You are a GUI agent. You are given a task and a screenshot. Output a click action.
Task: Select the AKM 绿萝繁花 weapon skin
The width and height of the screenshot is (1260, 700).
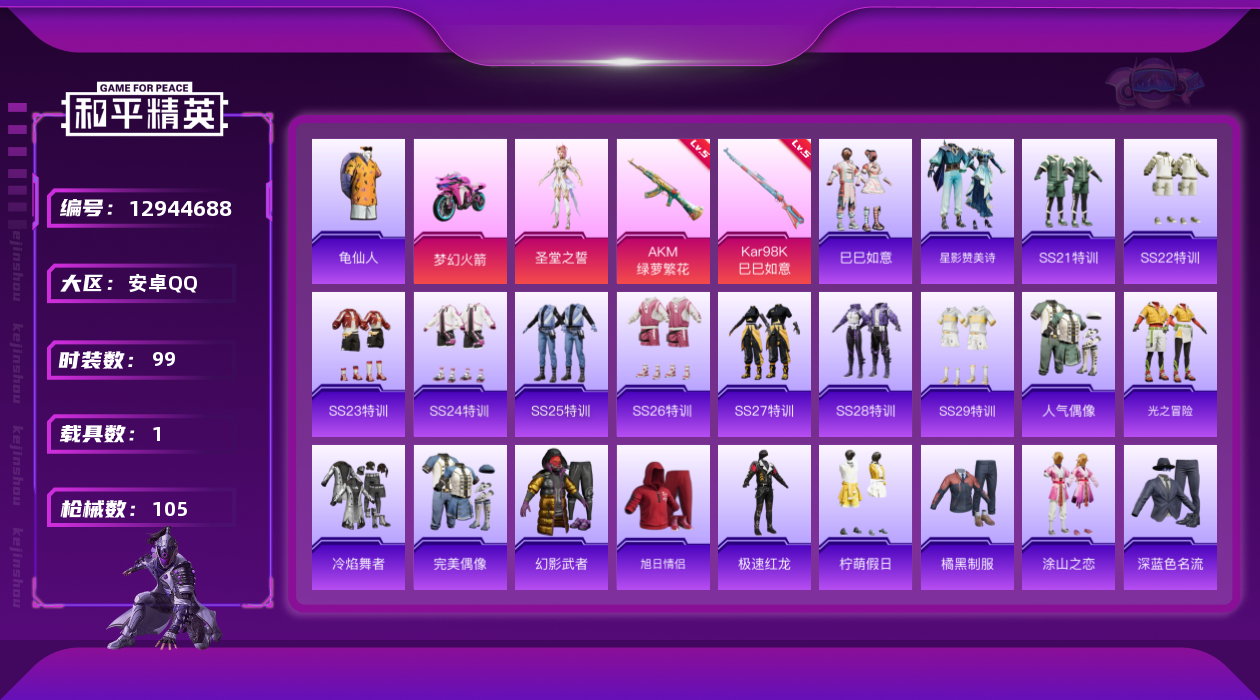pyautogui.click(x=663, y=210)
